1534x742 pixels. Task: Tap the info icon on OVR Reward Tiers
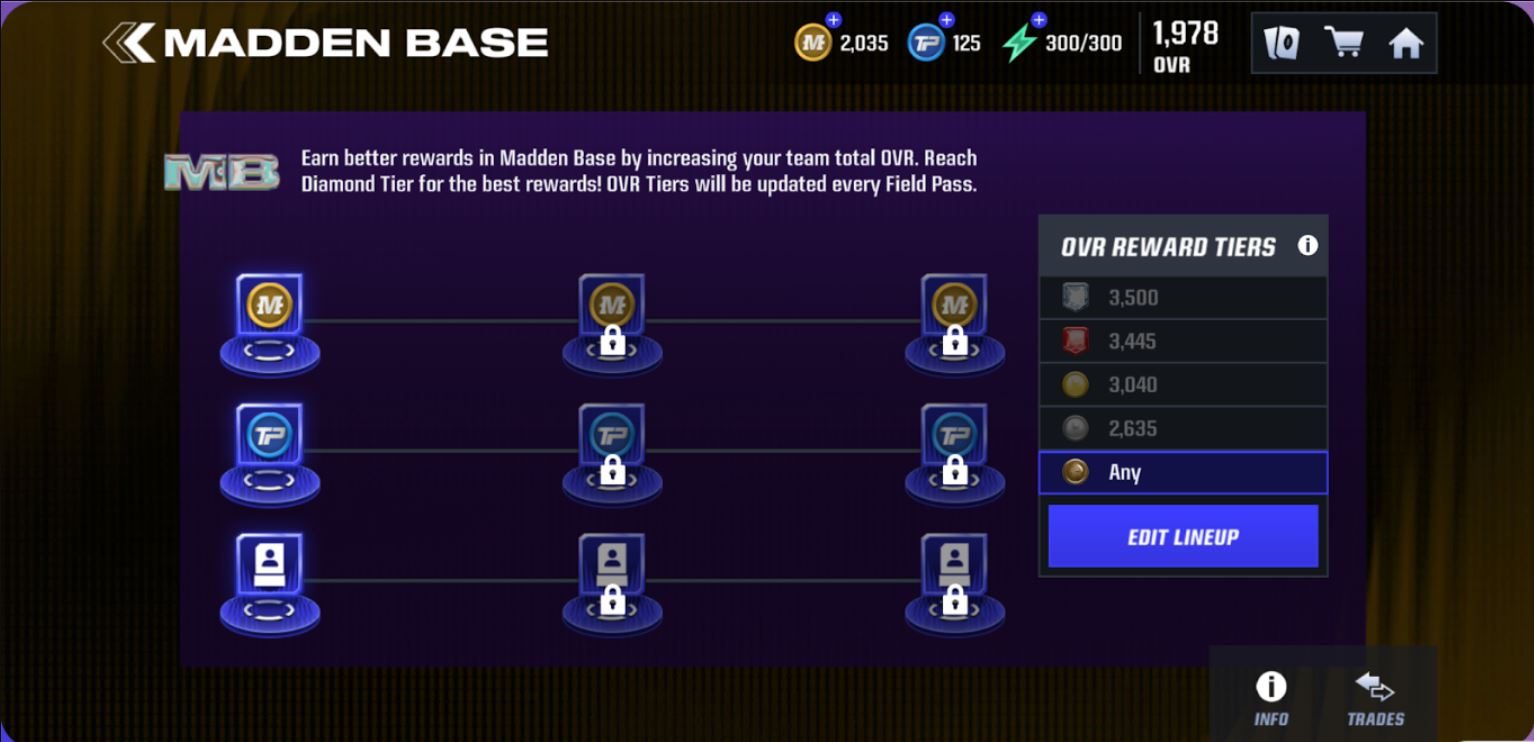[x=1307, y=244]
